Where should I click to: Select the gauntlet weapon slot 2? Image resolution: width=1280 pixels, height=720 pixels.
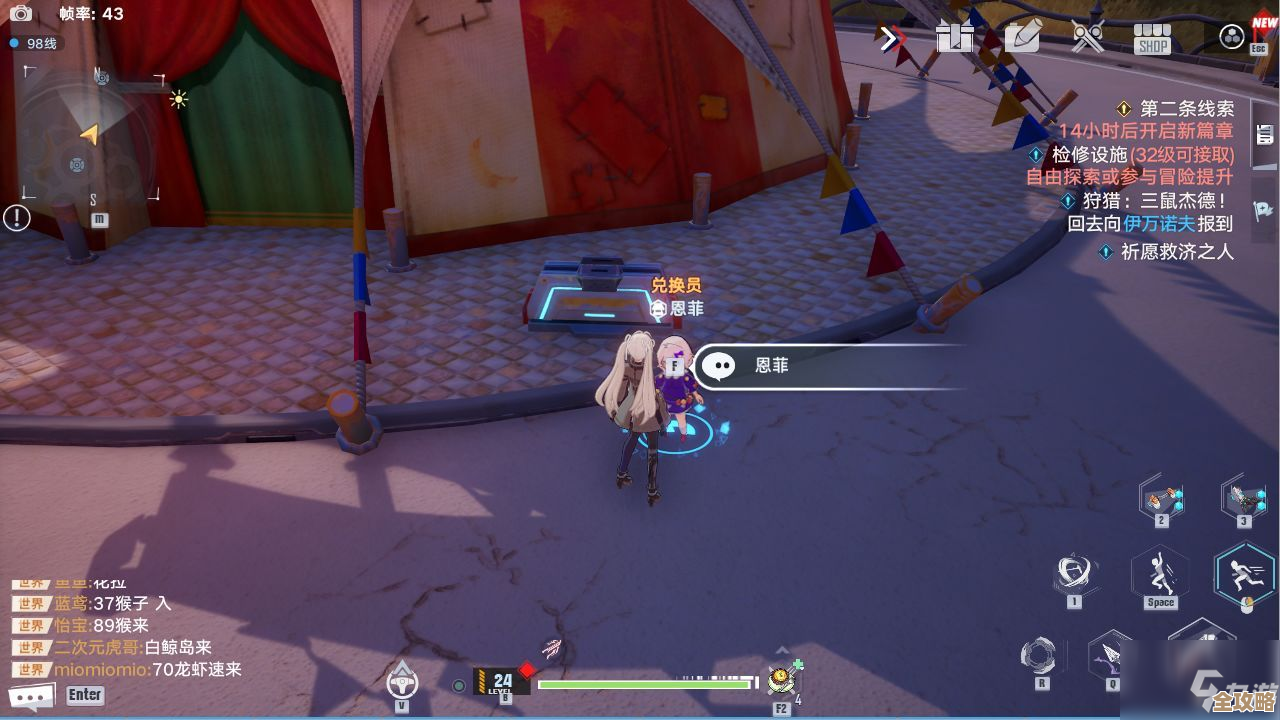(x=1161, y=498)
